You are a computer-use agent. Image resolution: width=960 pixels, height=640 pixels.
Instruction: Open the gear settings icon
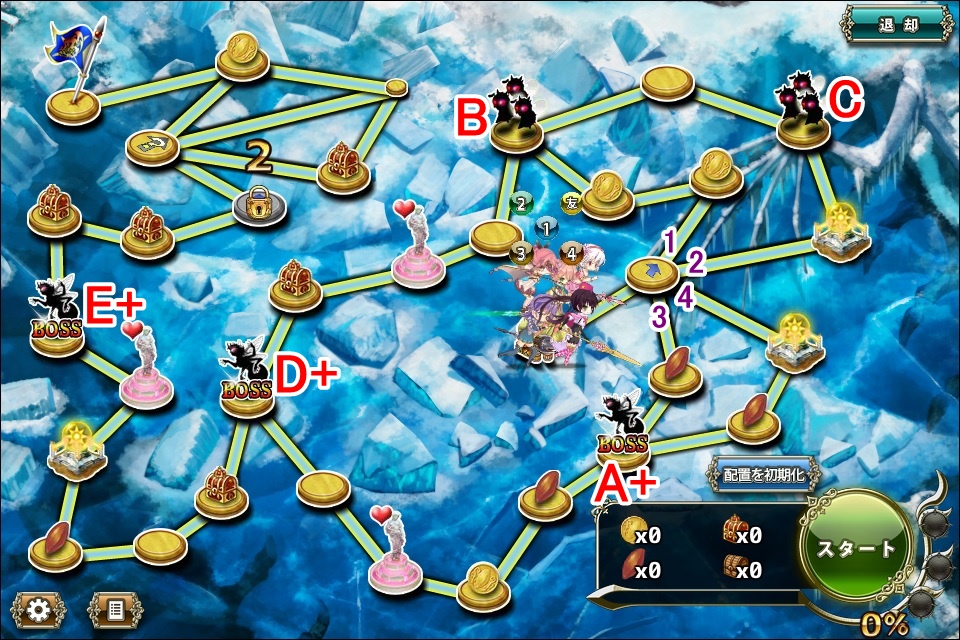39,608
